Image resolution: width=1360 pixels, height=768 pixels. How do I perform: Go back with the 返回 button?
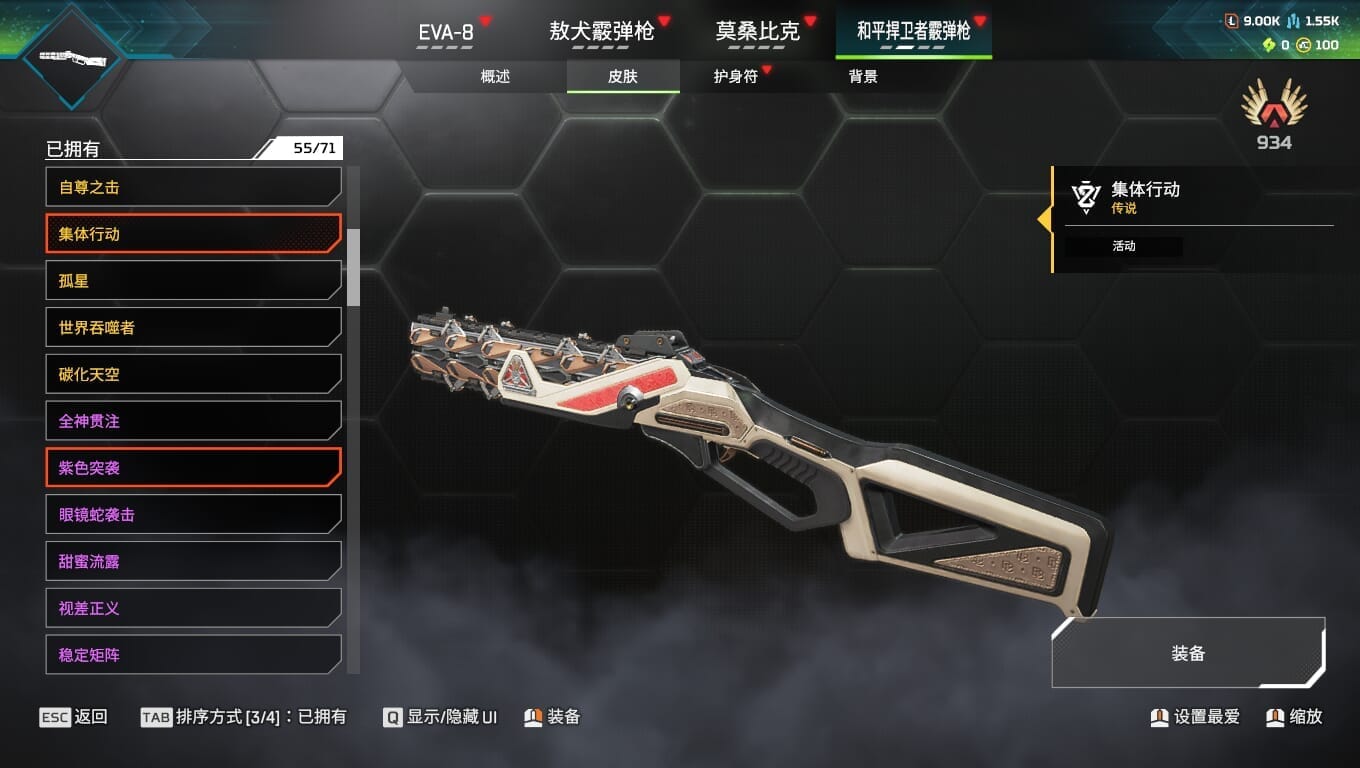pyautogui.click(x=74, y=717)
